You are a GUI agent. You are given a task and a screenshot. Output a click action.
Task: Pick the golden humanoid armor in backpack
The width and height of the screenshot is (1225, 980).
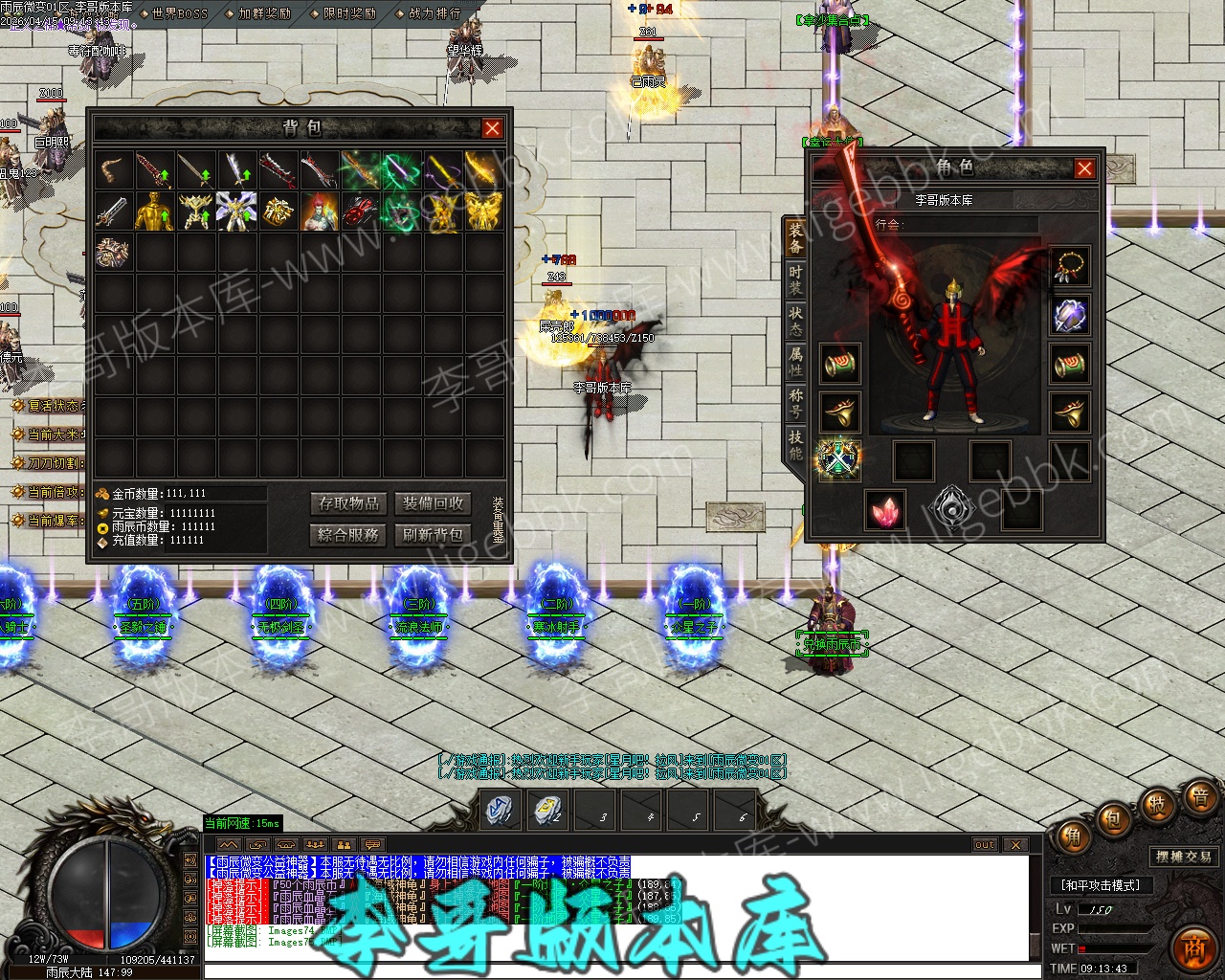pyautogui.click(x=155, y=212)
